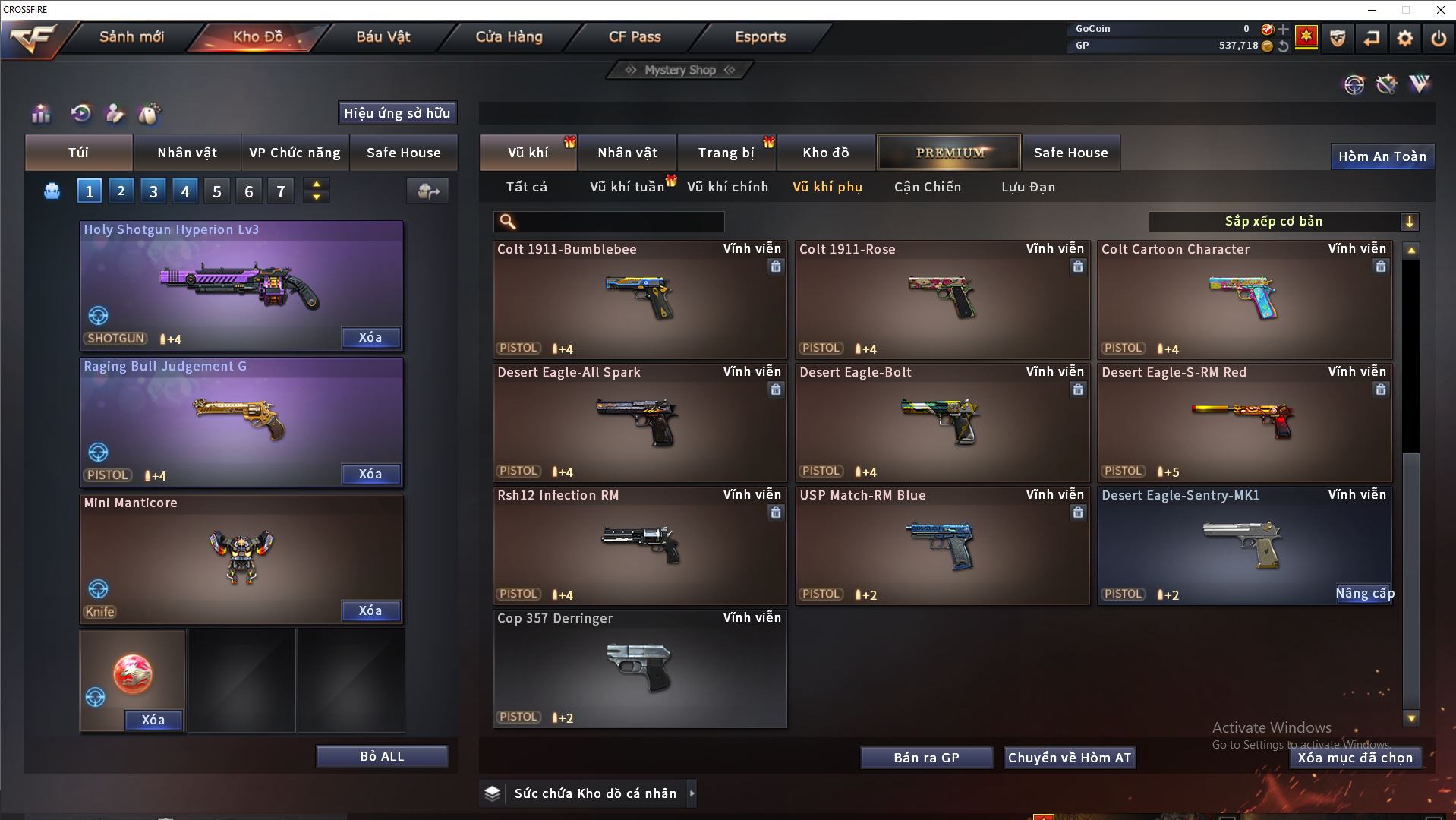Click the Bỏ ALL button
The image size is (1456, 820).
382,757
